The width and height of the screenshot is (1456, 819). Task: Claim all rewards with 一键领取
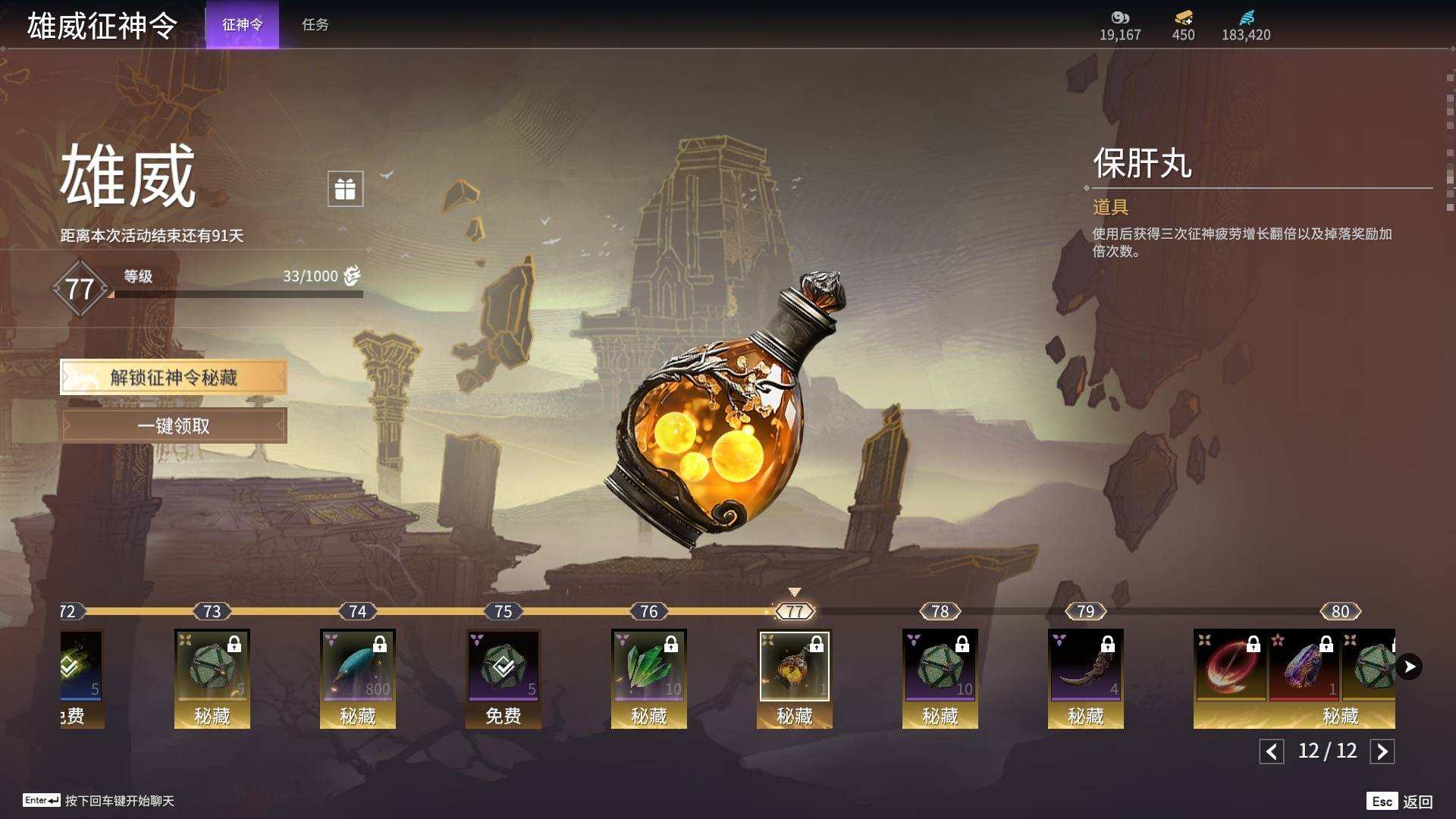coord(174,426)
